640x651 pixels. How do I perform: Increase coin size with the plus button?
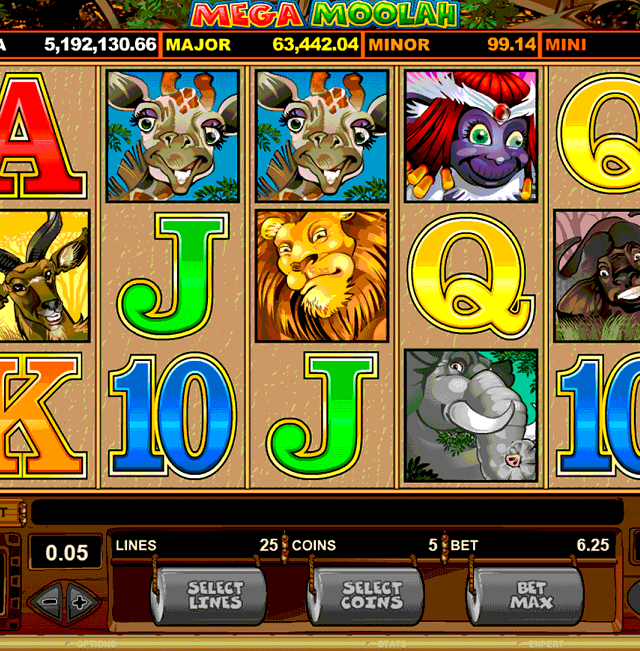79,600
